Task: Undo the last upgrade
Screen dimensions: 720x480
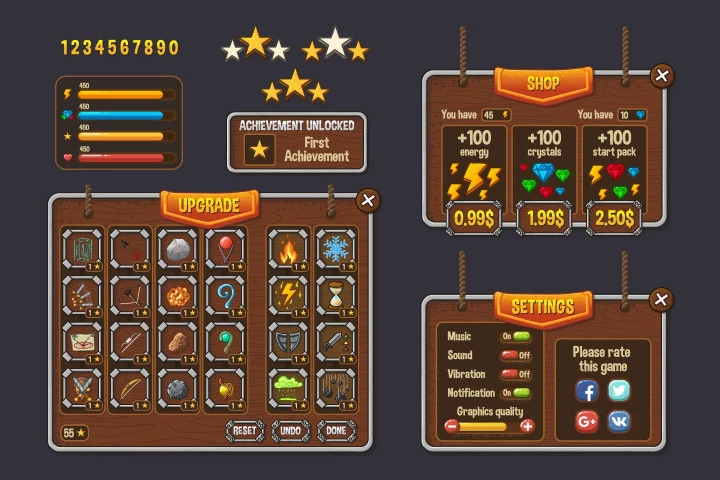Action: tap(291, 430)
